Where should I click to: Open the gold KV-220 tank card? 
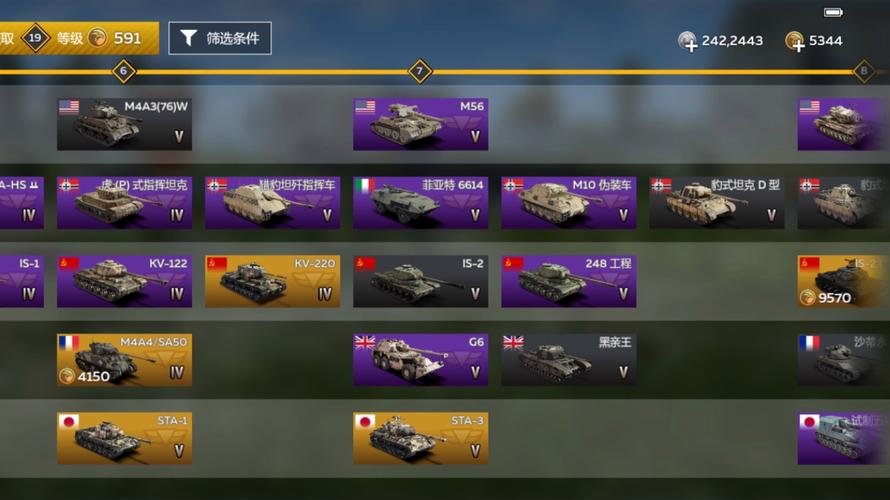[x=272, y=281]
